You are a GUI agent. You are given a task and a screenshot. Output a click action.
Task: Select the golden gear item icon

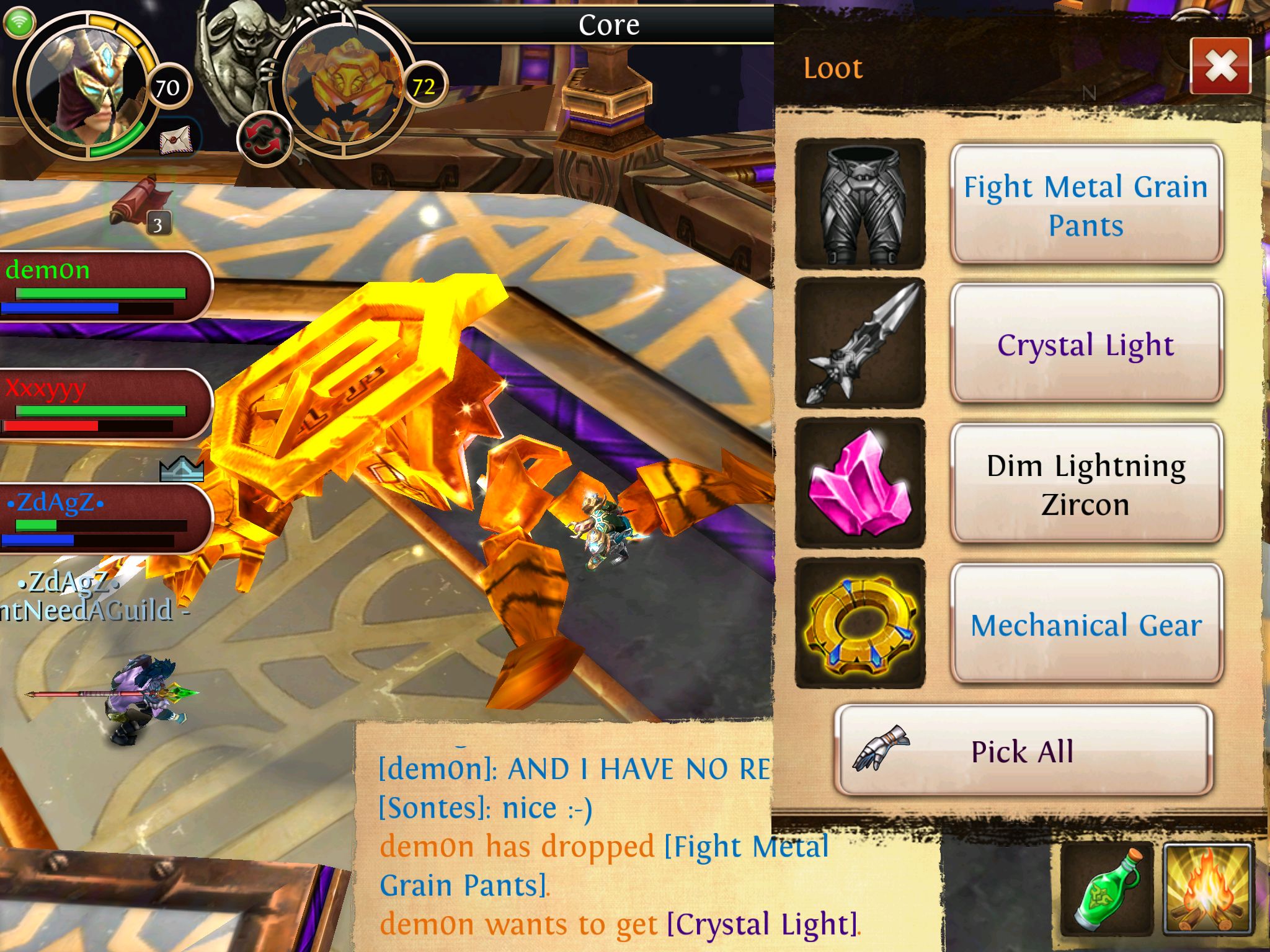tap(860, 624)
